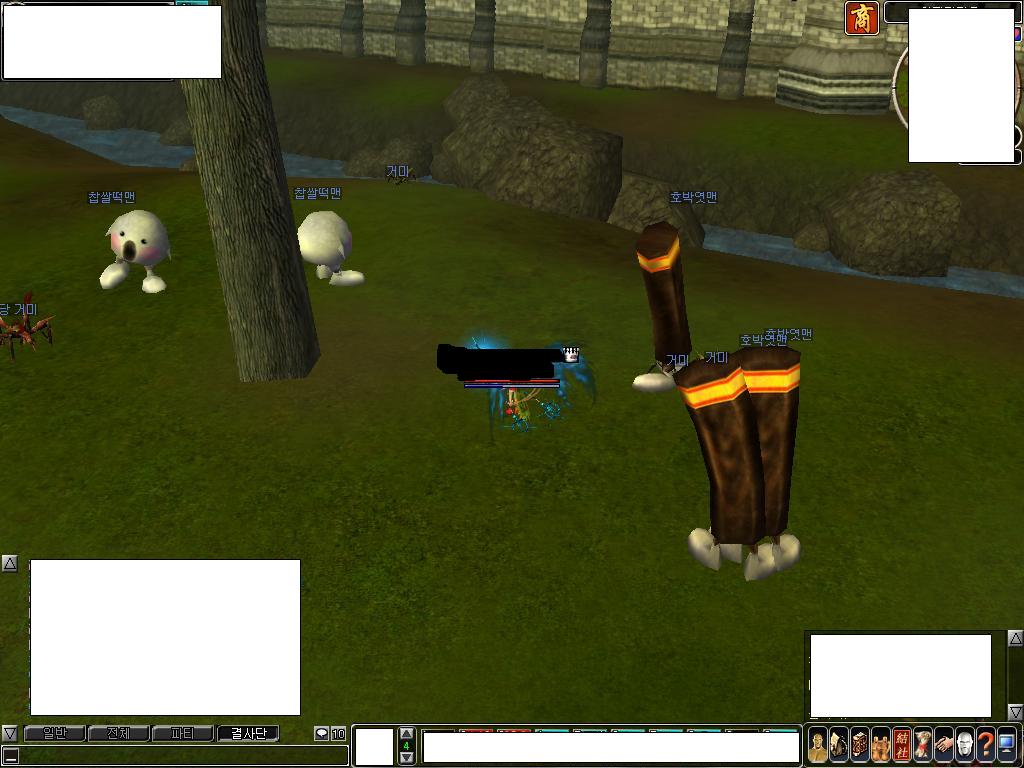Screen dimensions: 1024x768
Task: Open the red 結社 guild icon
Action: pyautogui.click(x=902, y=745)
